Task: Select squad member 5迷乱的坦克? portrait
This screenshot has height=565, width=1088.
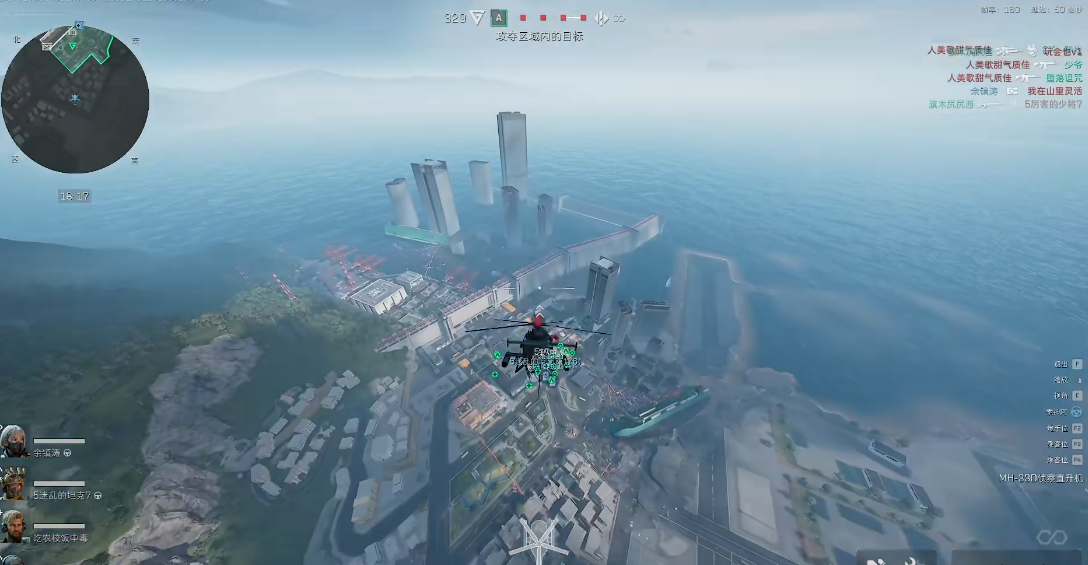Action: pyautogui.click(x=14, y=484)
